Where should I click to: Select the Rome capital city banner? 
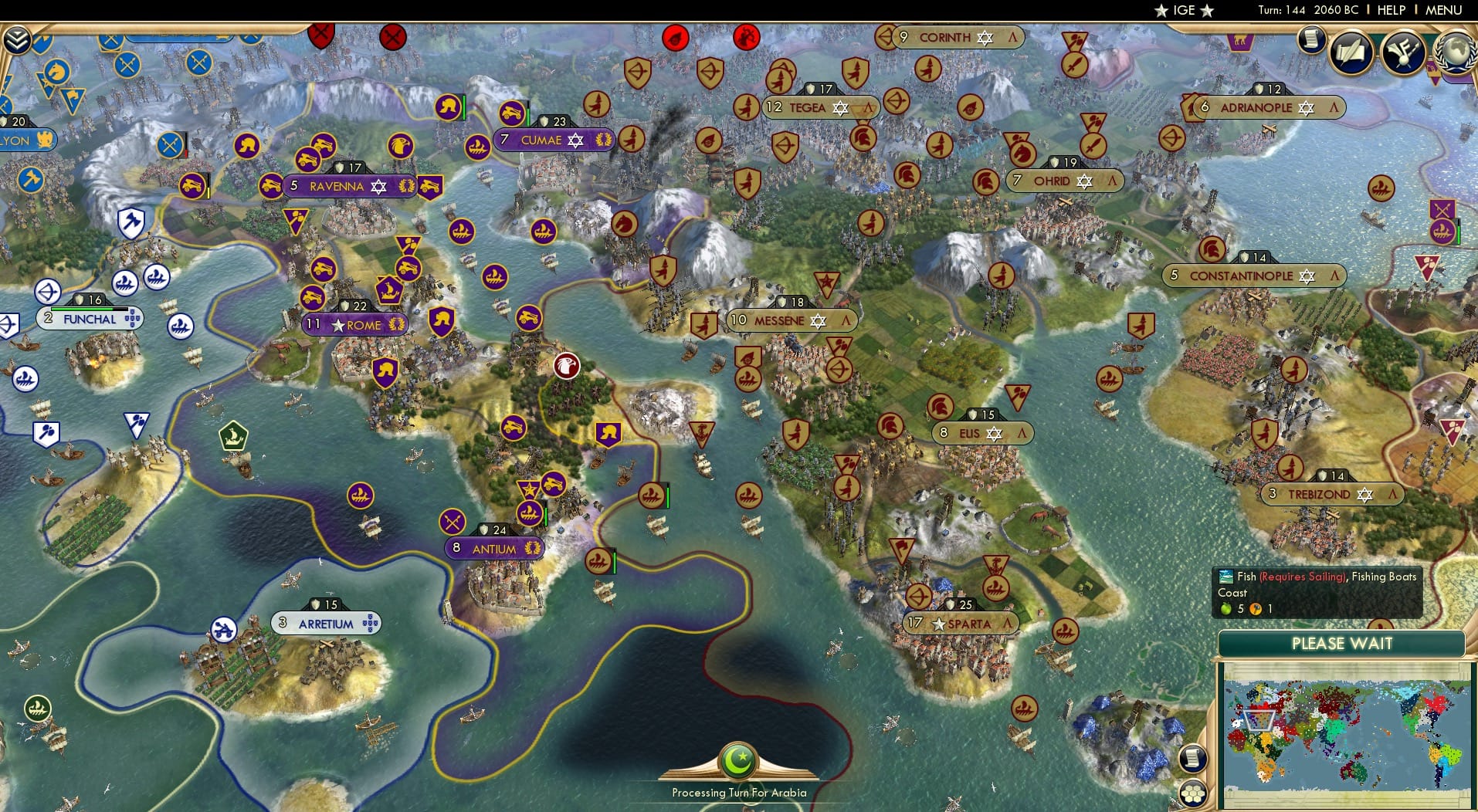(x=354, y=325)
